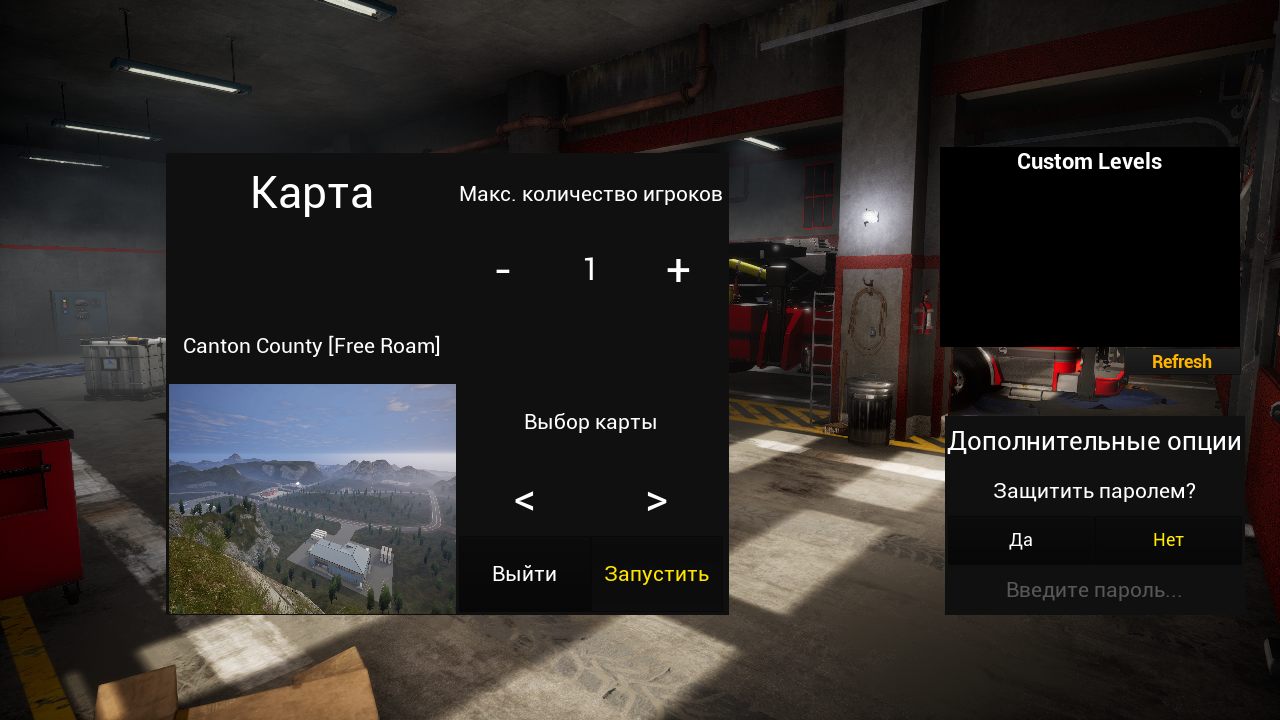Refresh the Custom Levels list

(1181, 362)
